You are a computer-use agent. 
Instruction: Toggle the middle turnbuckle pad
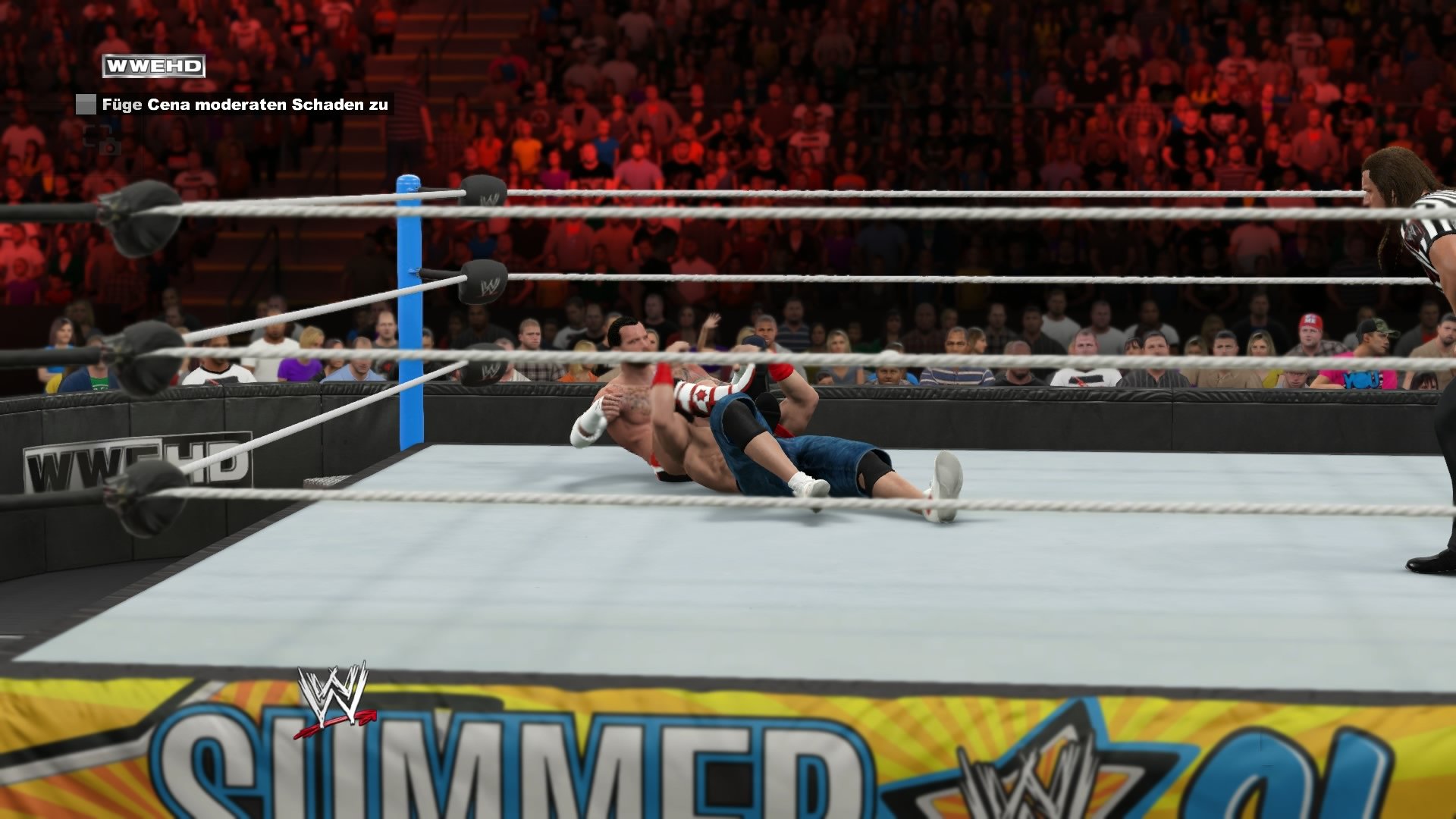483,281
